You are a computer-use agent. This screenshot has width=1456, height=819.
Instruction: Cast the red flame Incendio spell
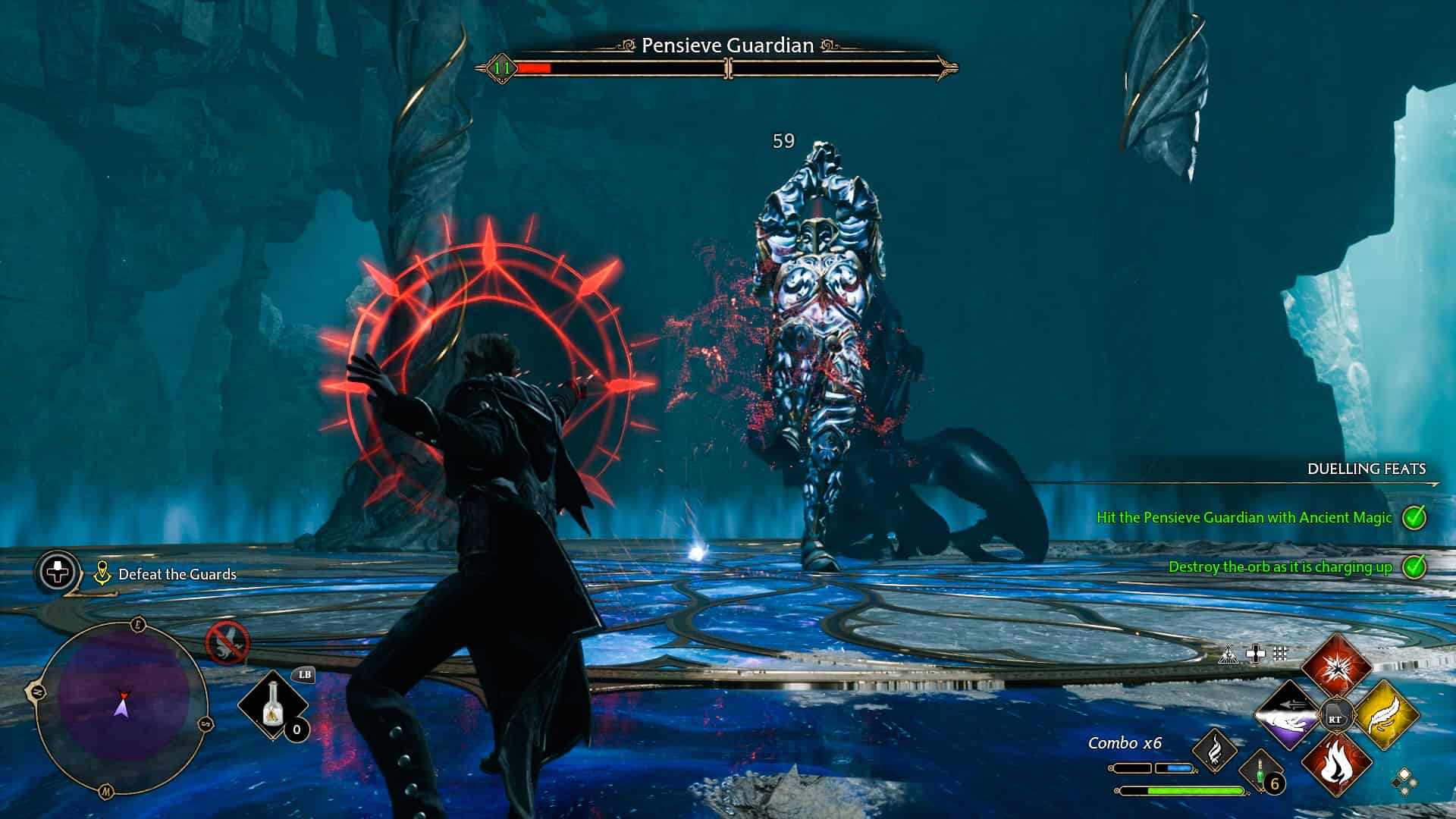point(1336,764)
